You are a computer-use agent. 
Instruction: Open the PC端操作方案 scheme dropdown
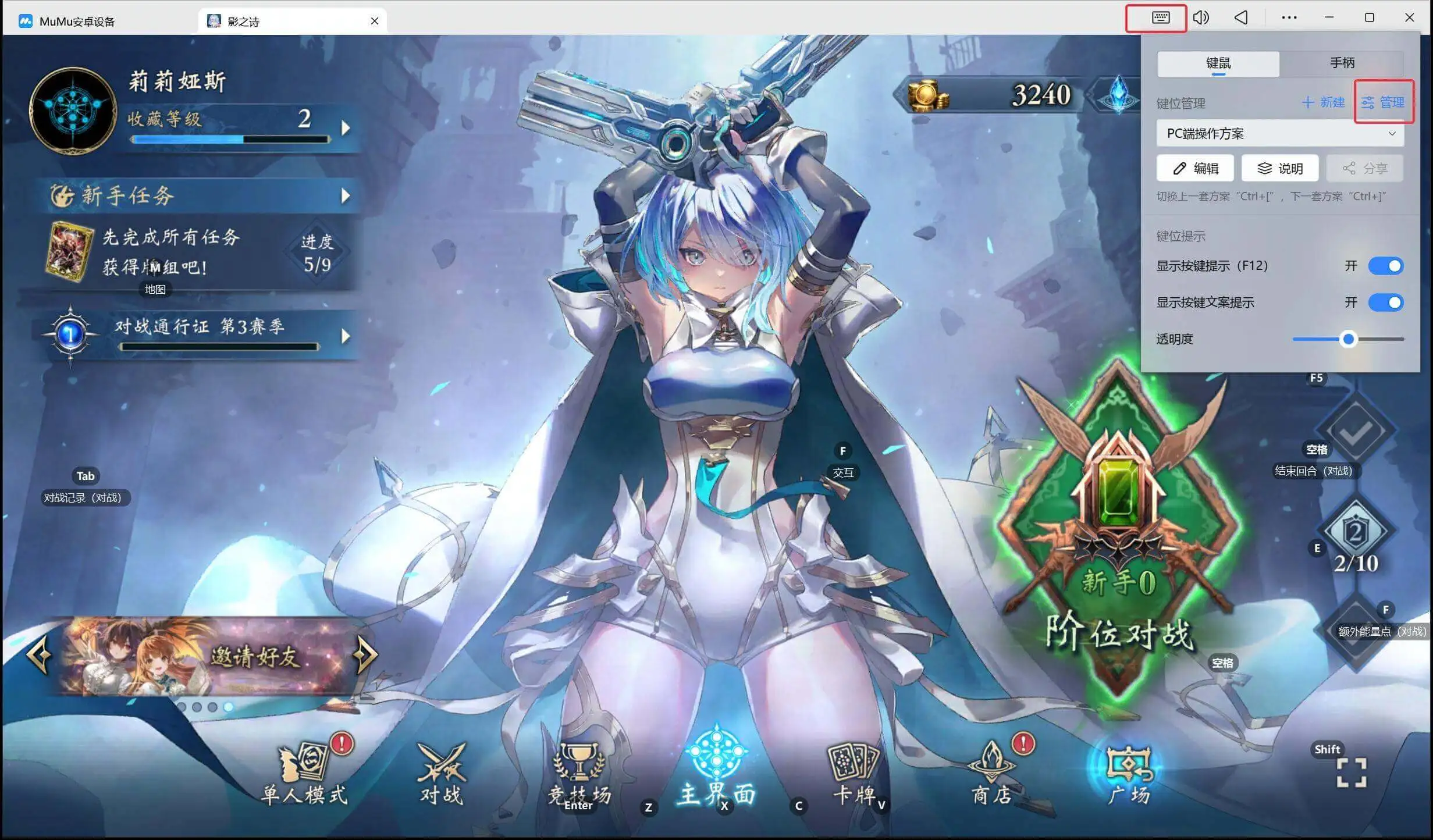(1279, 134)
